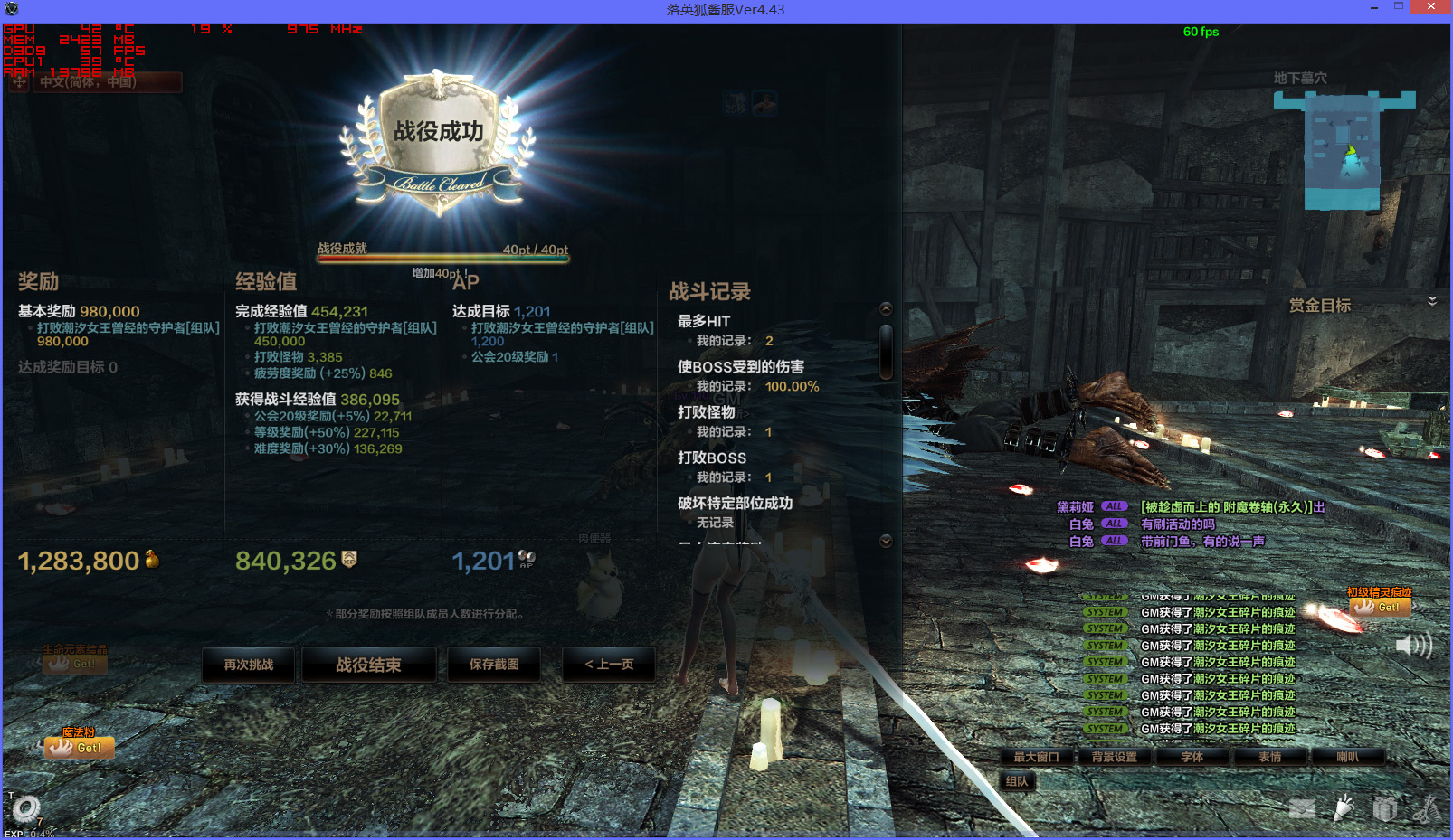
Task: Select the 喇叭 megaphone chat button
Action: [1347, 757]
